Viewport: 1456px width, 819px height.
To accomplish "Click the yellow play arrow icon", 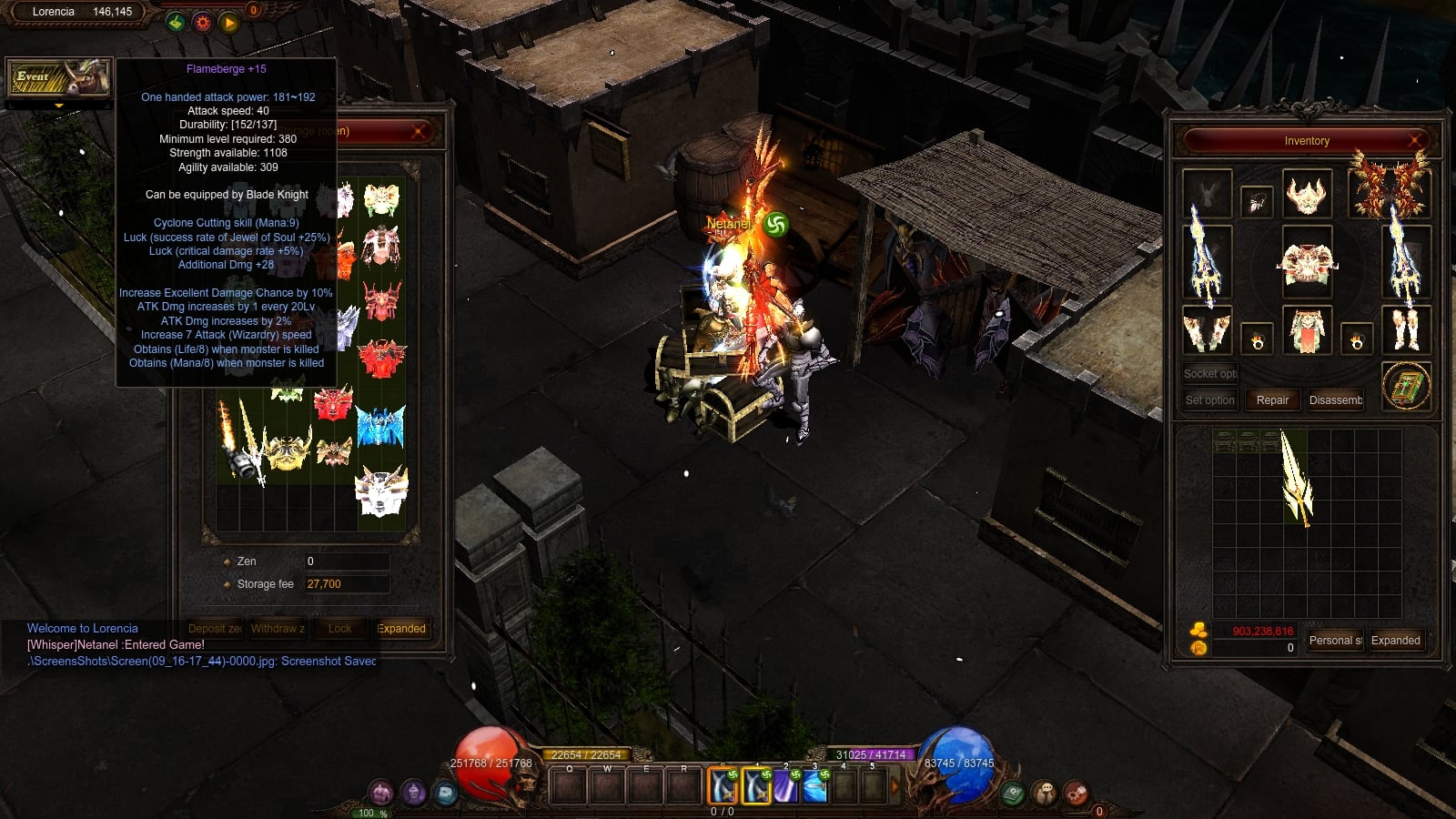I will point(228,22).
